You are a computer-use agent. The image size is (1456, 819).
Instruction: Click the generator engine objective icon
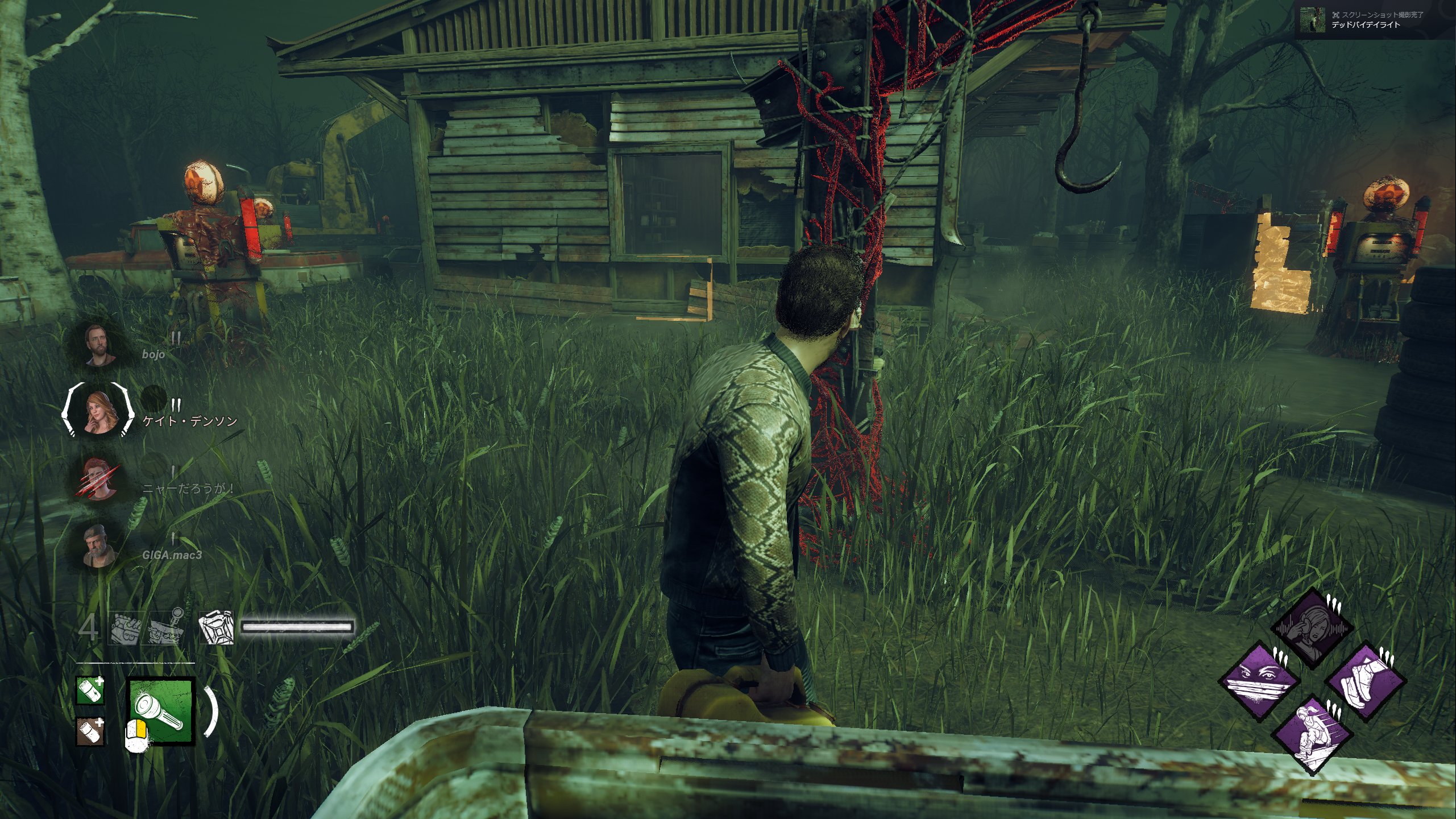(x=124, y=628)
